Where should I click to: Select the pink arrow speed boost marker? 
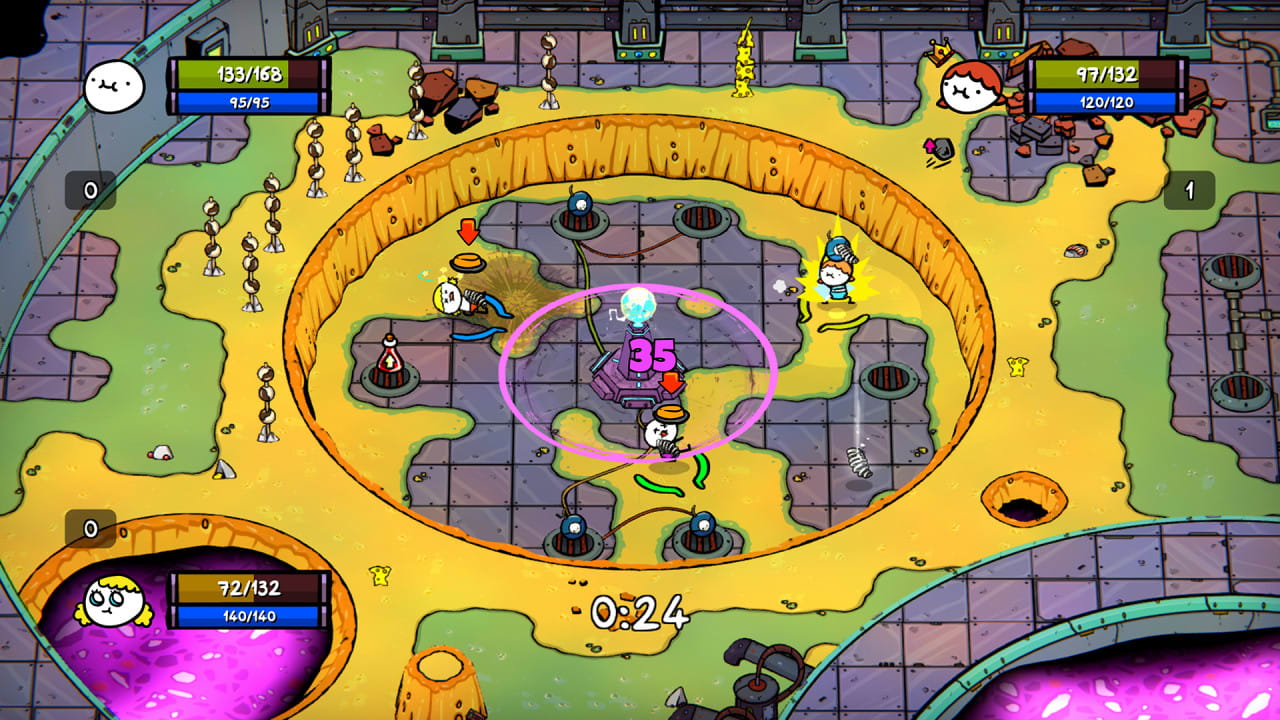(x=931, y=146)
